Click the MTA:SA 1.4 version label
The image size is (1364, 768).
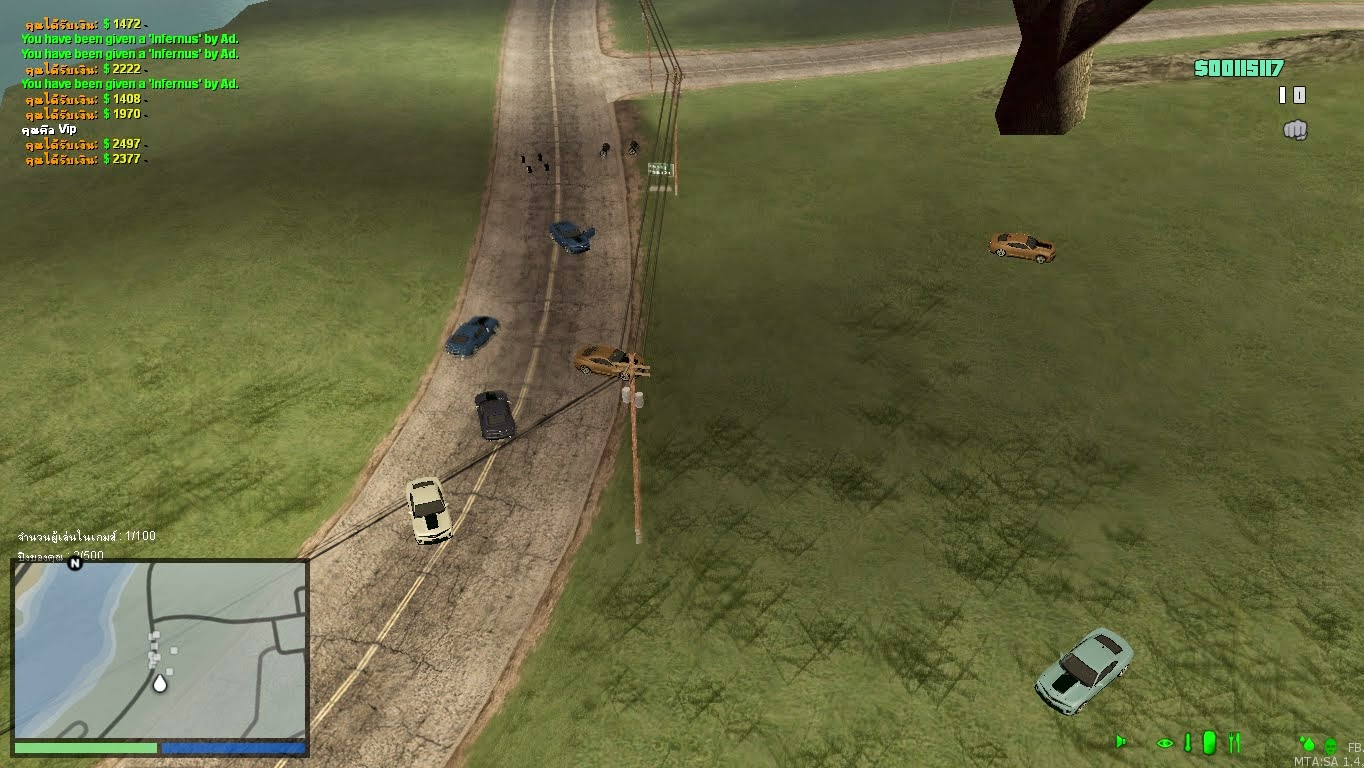click(x=1327, y=762)
